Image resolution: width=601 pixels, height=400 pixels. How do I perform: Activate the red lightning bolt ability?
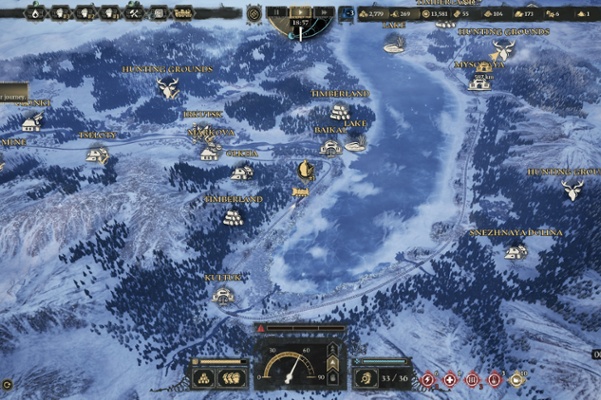[428, 380]
